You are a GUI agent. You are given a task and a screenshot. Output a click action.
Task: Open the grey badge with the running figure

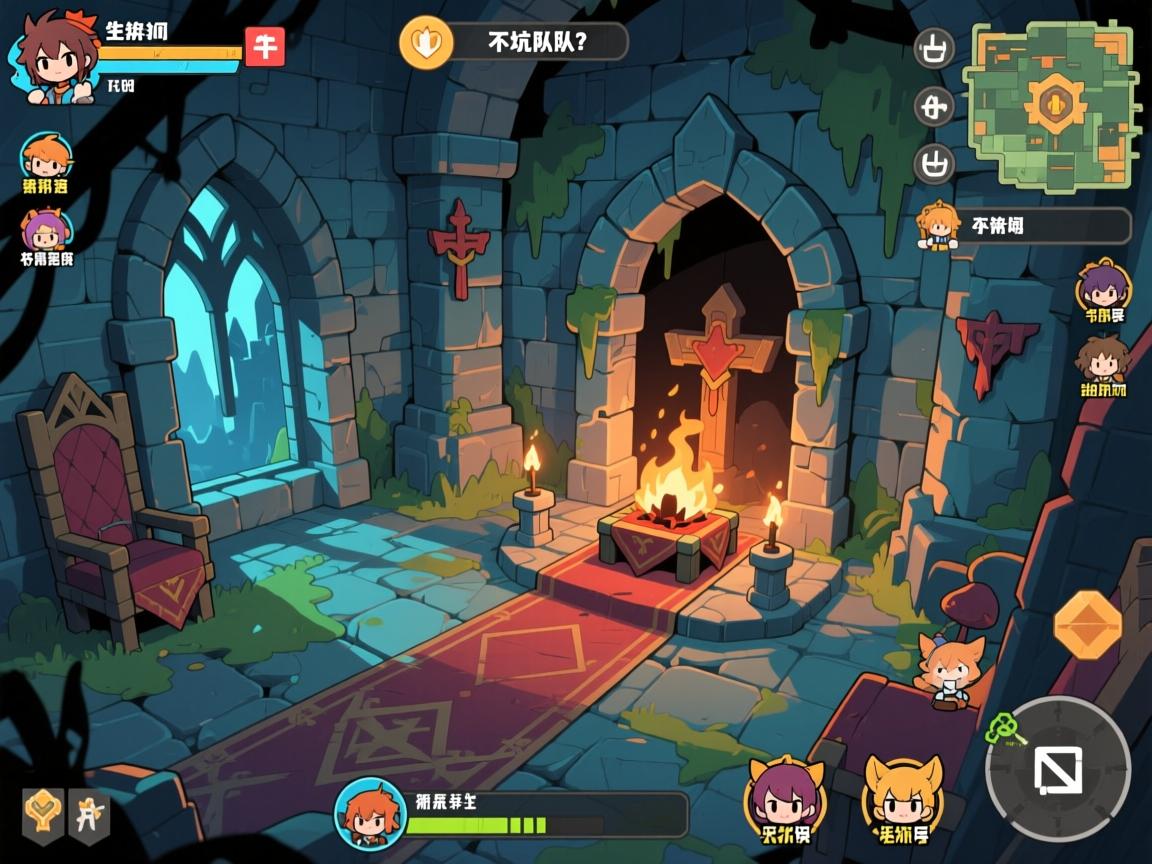(89, 810)
